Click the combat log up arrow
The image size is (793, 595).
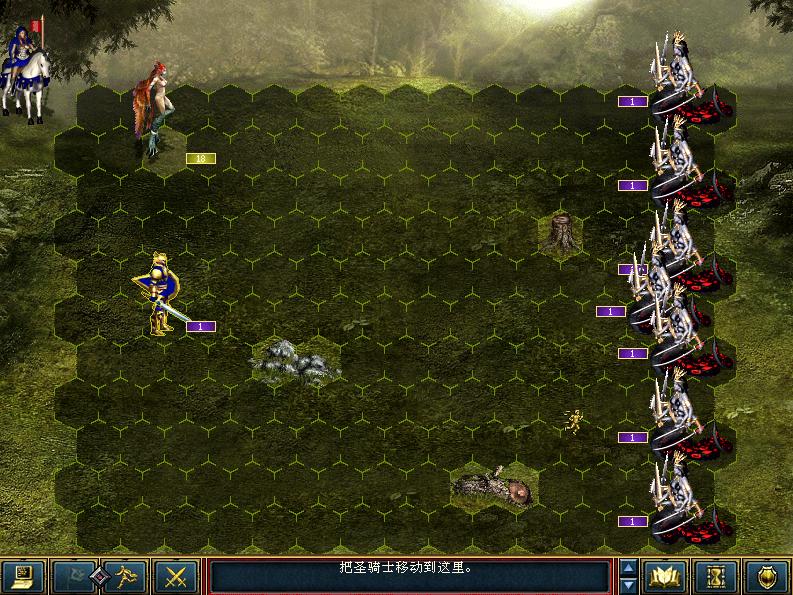[x=628, y=568]
